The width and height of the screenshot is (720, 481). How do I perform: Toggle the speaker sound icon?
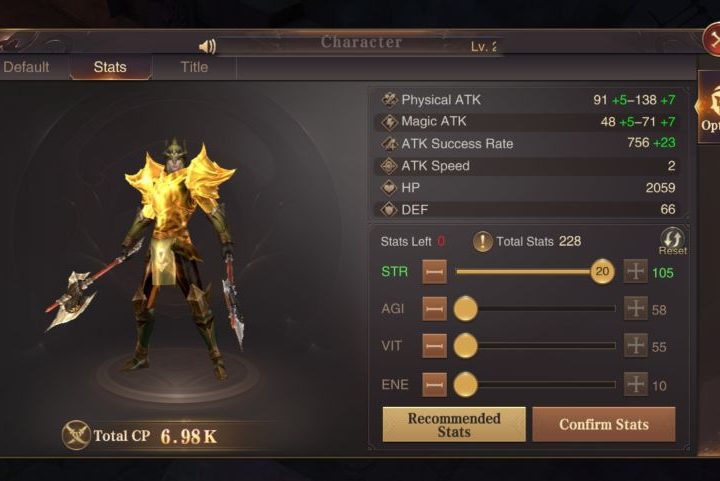[207, 47]
